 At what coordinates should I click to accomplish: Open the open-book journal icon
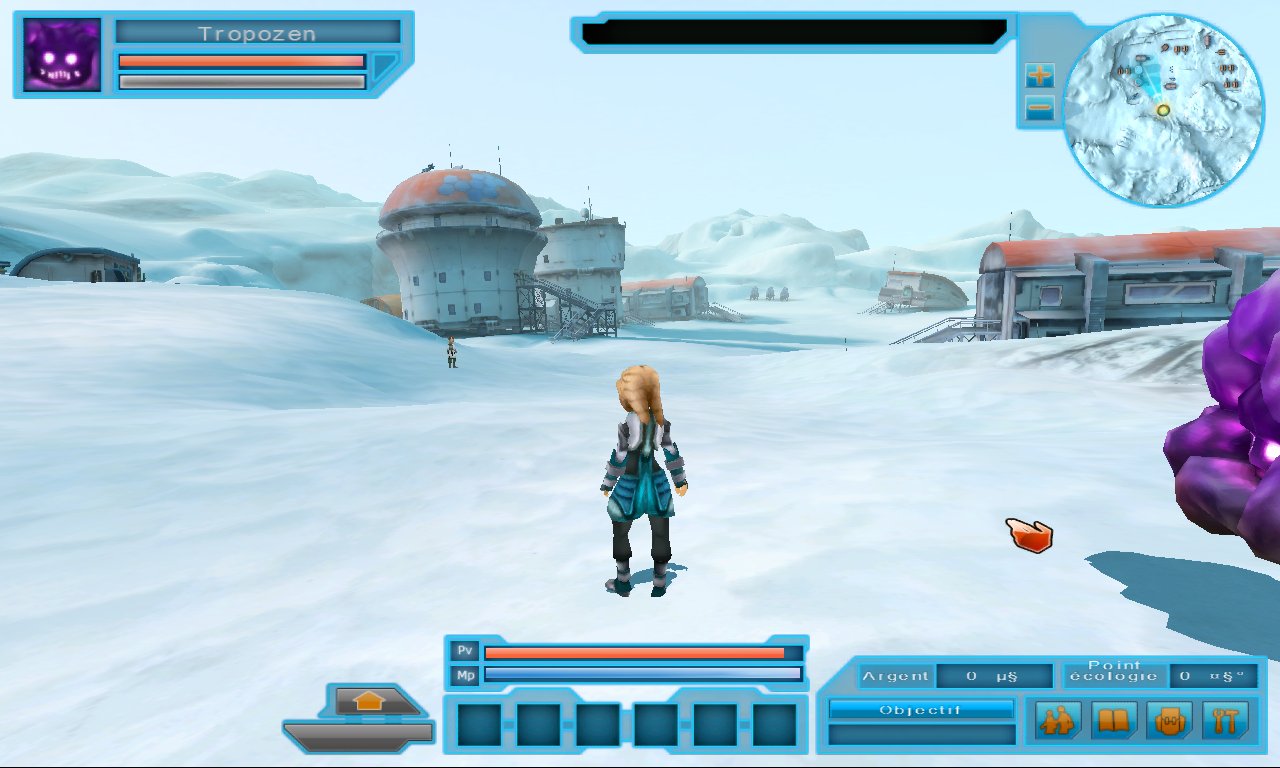tap(1113, 719)
